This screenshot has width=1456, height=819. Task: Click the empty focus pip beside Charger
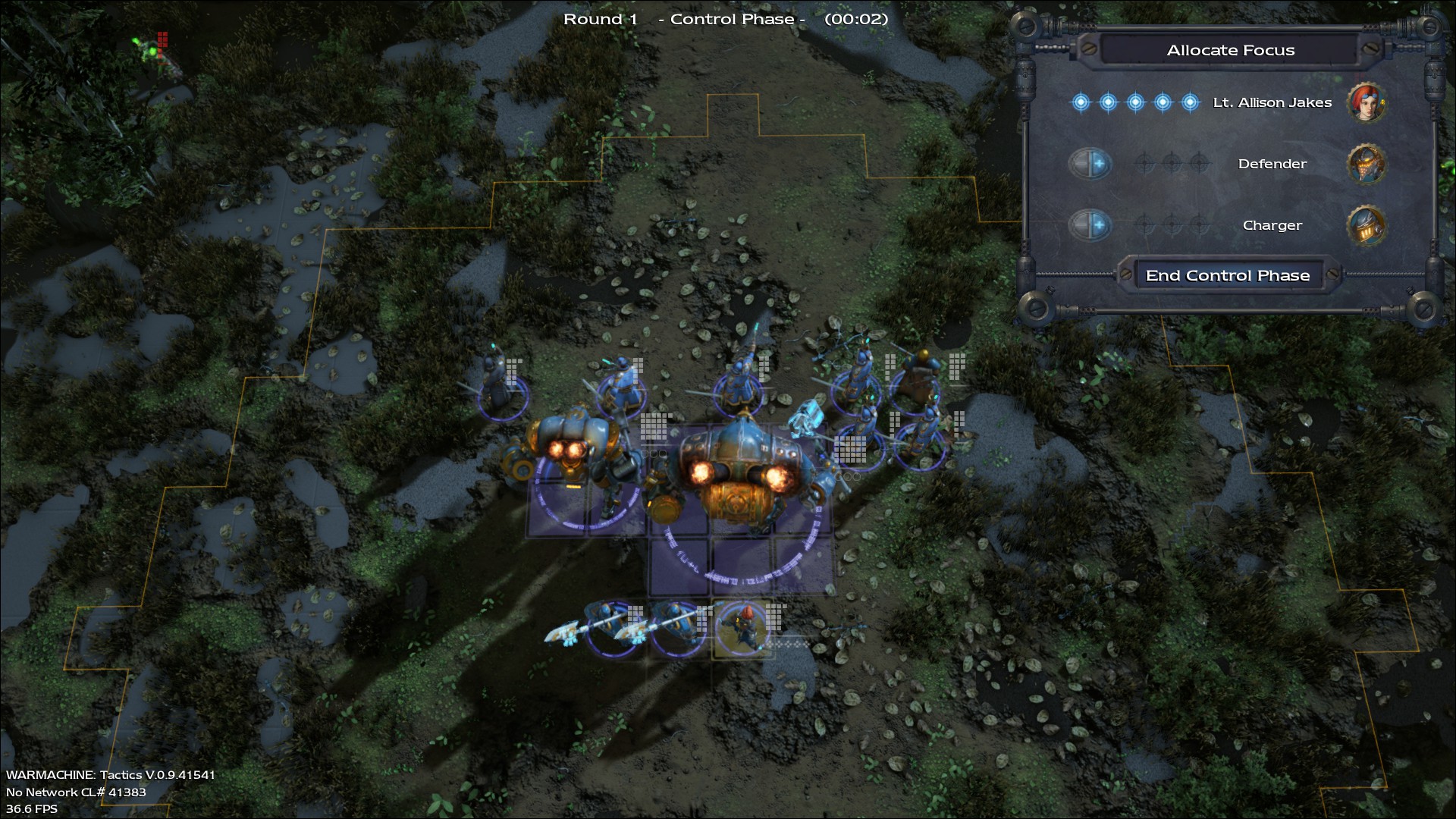(x=1145, y=225)
